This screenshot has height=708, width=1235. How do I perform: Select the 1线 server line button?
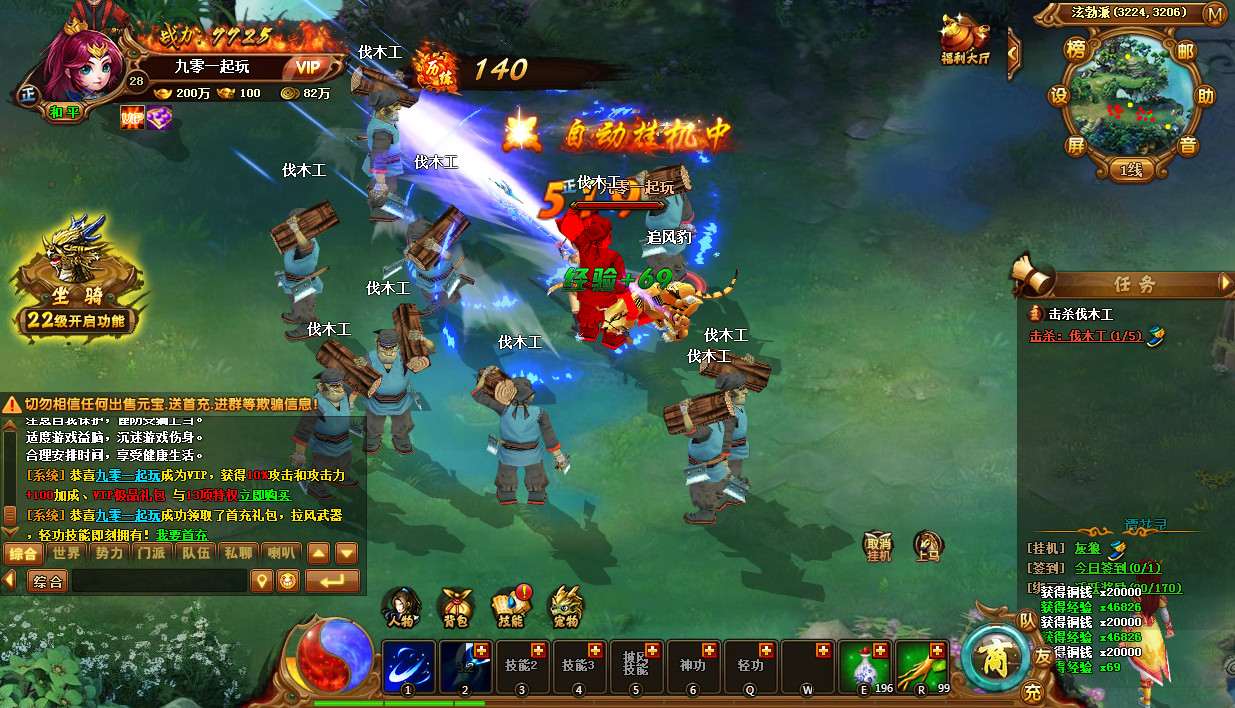click(x=1130, y=170)
